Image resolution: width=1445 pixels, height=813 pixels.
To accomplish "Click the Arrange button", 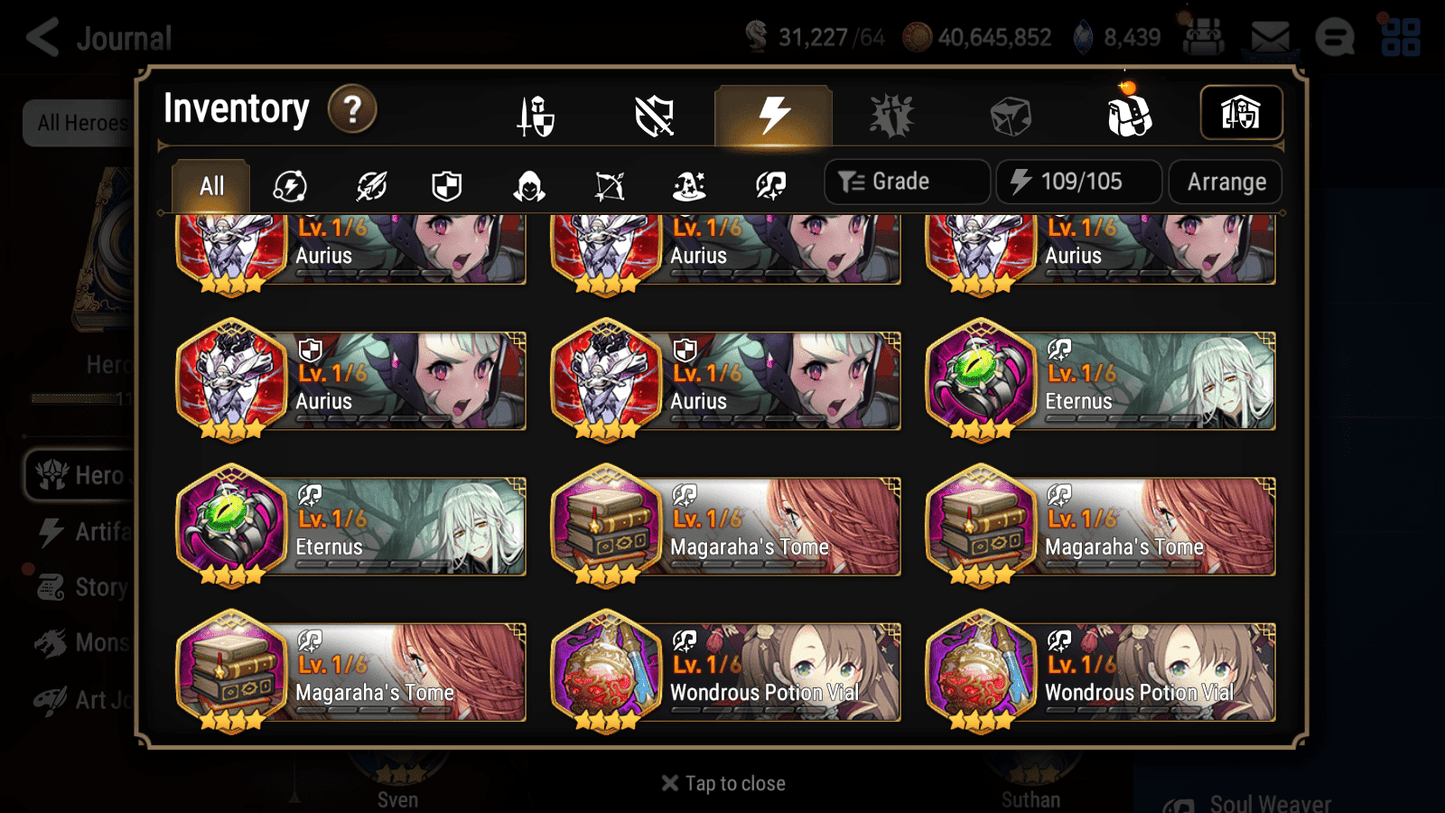I will (1225, 182).
